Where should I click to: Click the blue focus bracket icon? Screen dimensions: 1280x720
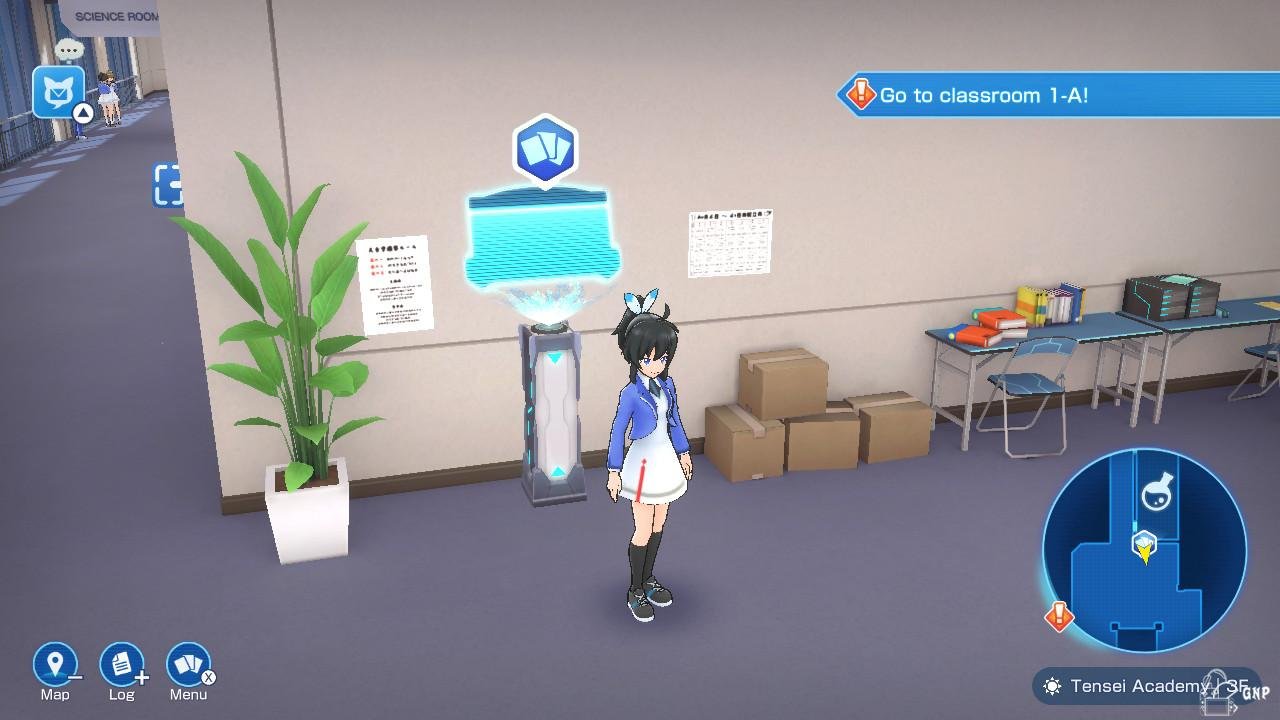click(167, 186)
